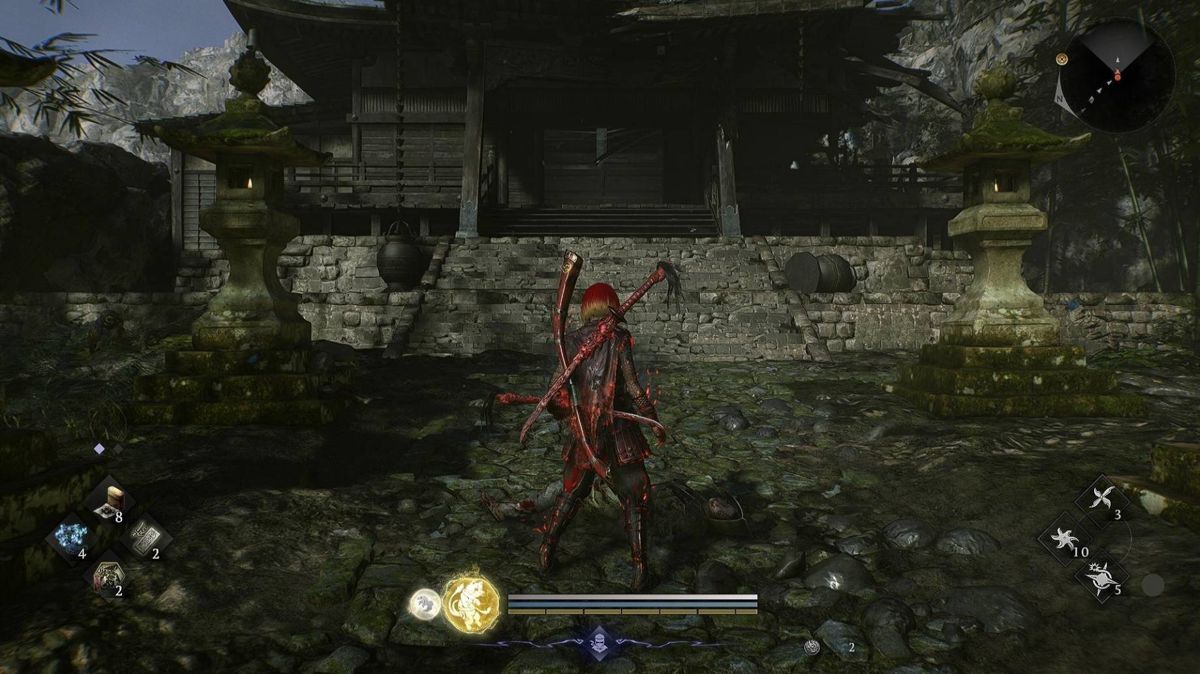1200x674 pixels.
Task: Open the circular minimap
Action: pyautogui.click(x=1117, y=75)
